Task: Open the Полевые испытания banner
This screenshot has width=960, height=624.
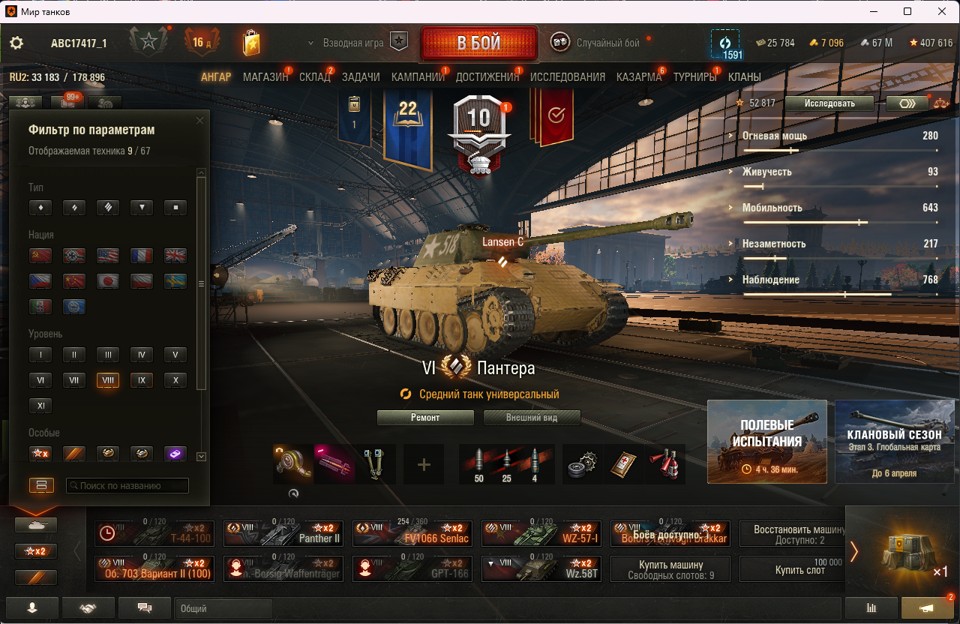Action: coord(766,442)
